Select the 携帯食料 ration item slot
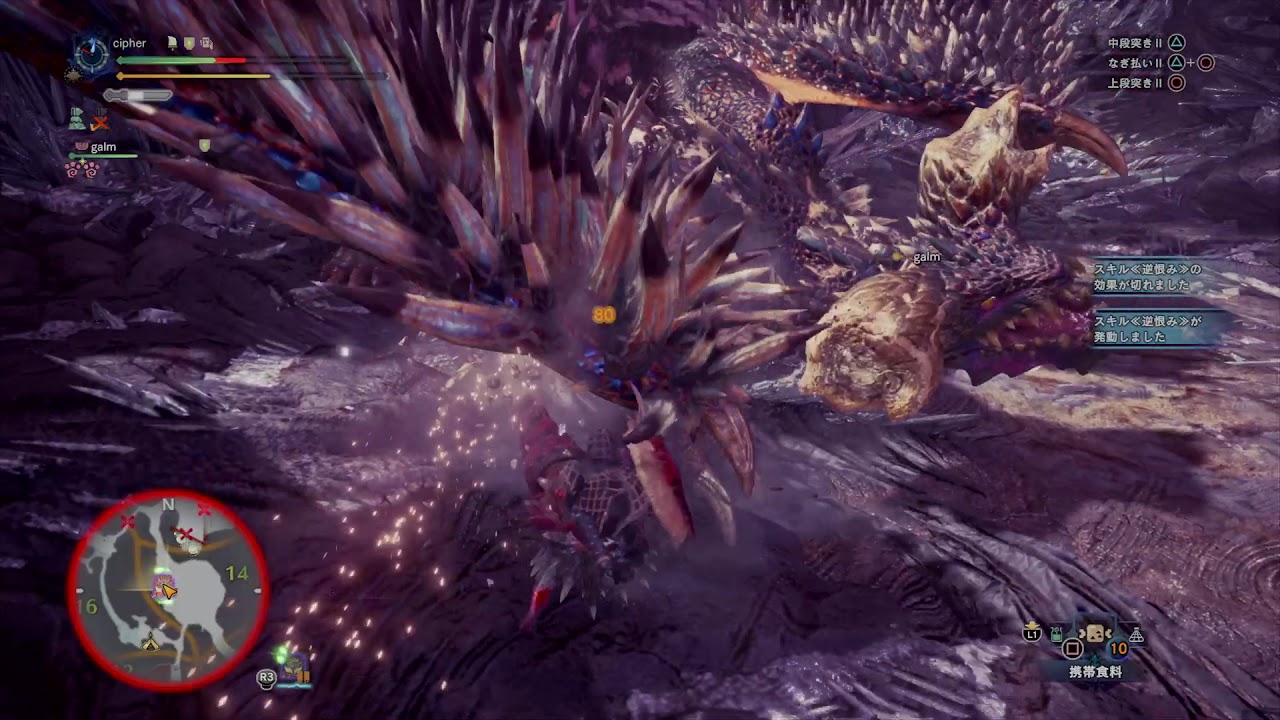 point(1095,636)
